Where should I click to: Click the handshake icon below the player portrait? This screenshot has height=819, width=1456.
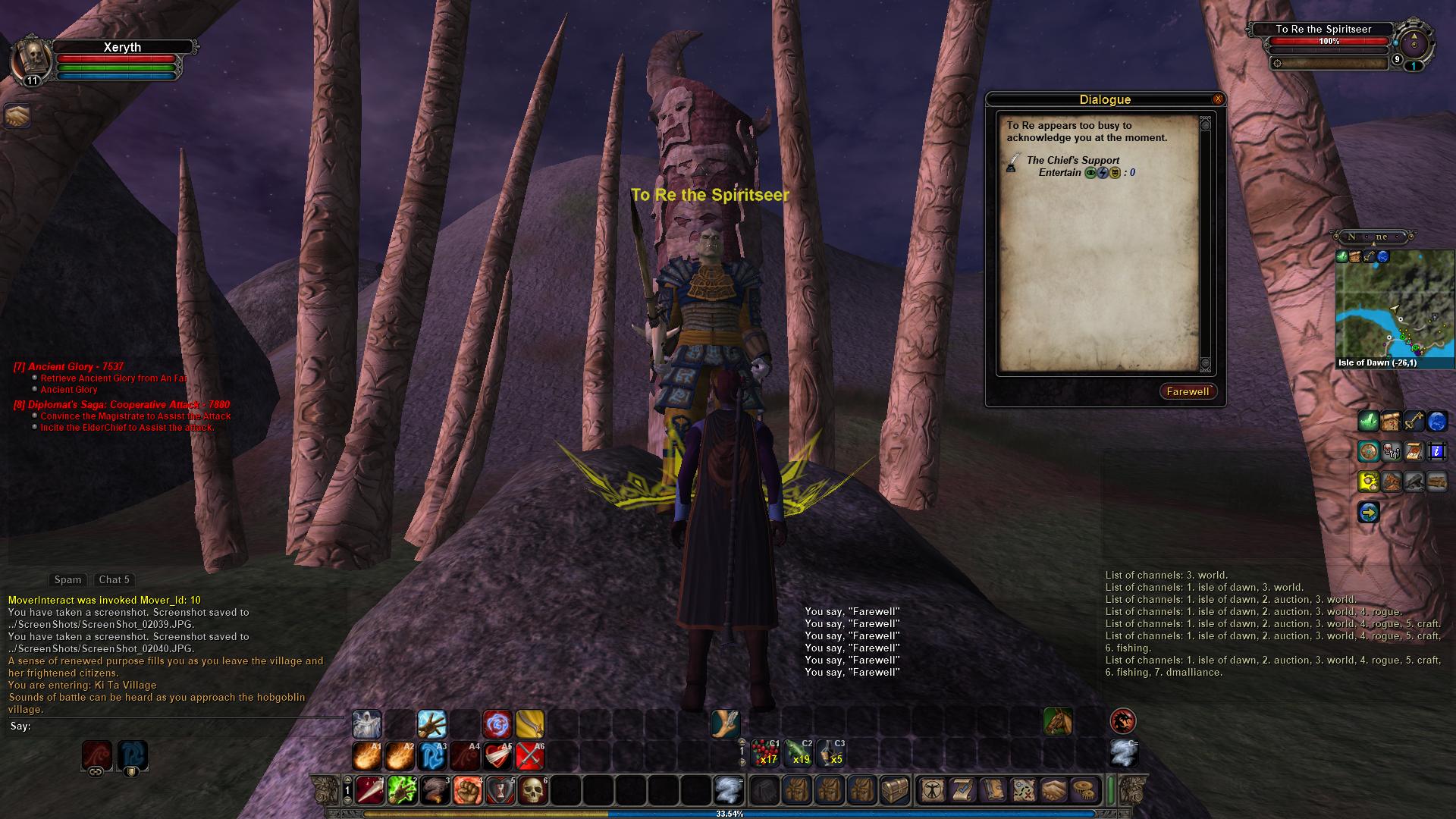pyautogui.click(x=17, y=116)
